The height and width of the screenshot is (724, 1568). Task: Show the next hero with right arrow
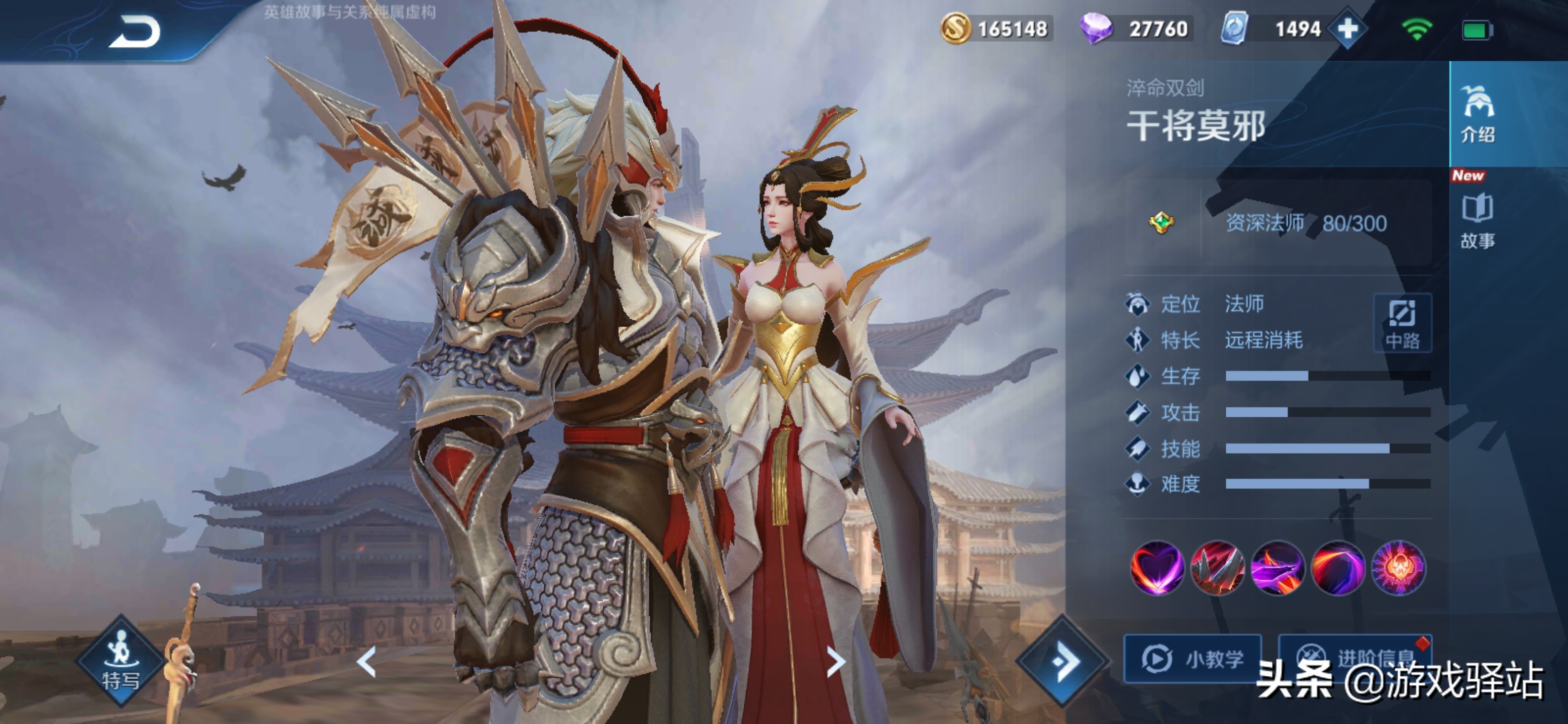tap(836, 662)
